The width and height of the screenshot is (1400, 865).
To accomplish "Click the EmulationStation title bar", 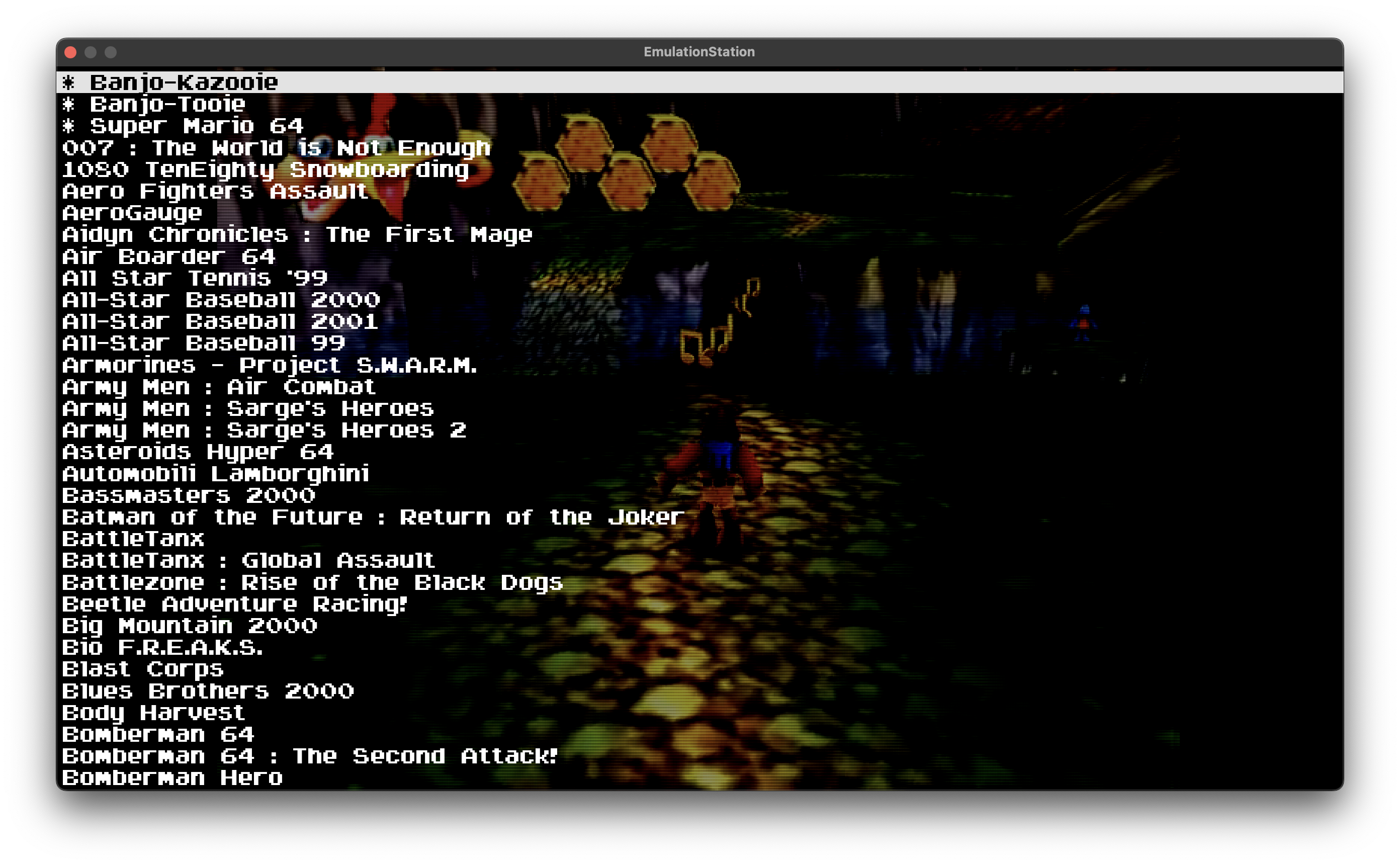I will coord(700,51).
